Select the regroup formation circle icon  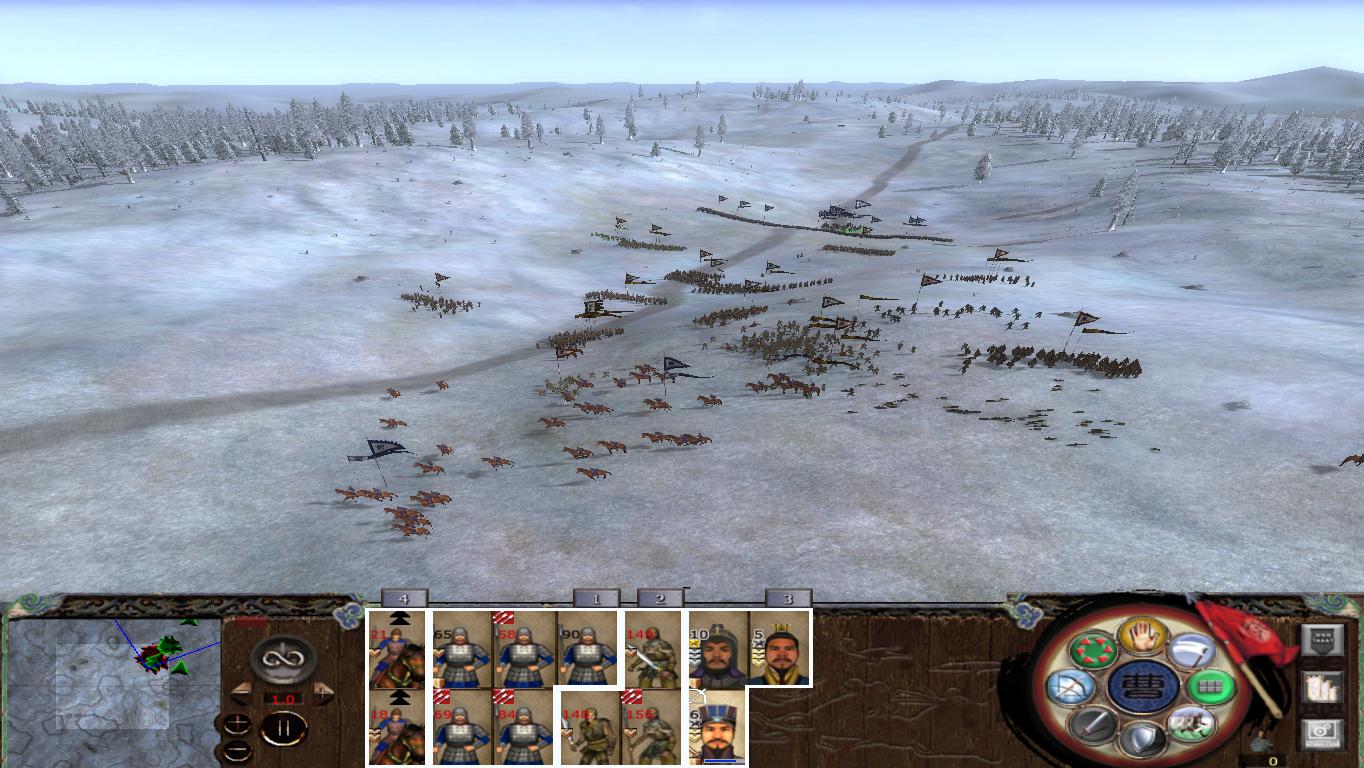coord(1093,648)
